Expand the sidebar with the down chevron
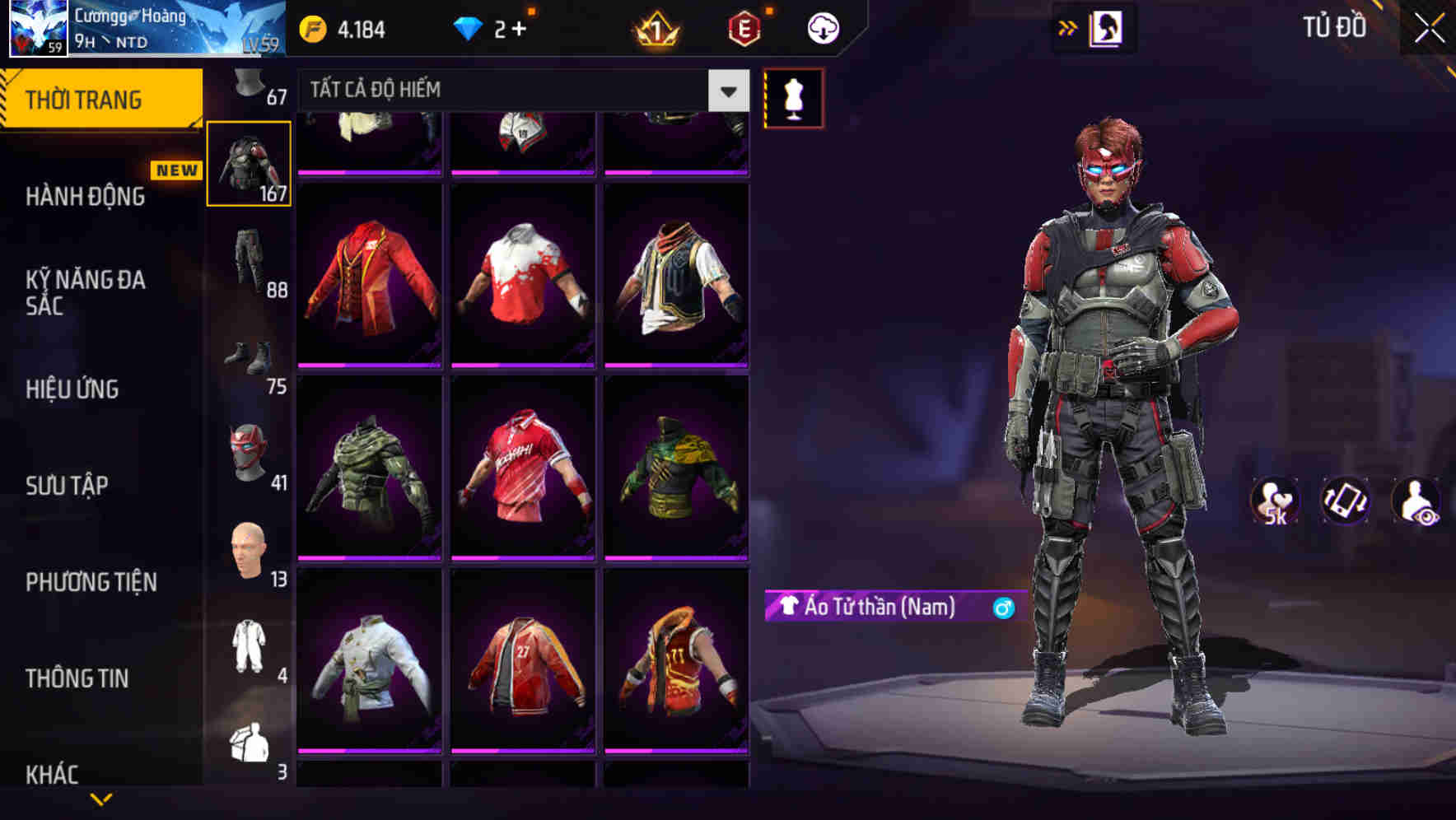The height and width of the screenshot is (820, 1456). pos(101,800)
